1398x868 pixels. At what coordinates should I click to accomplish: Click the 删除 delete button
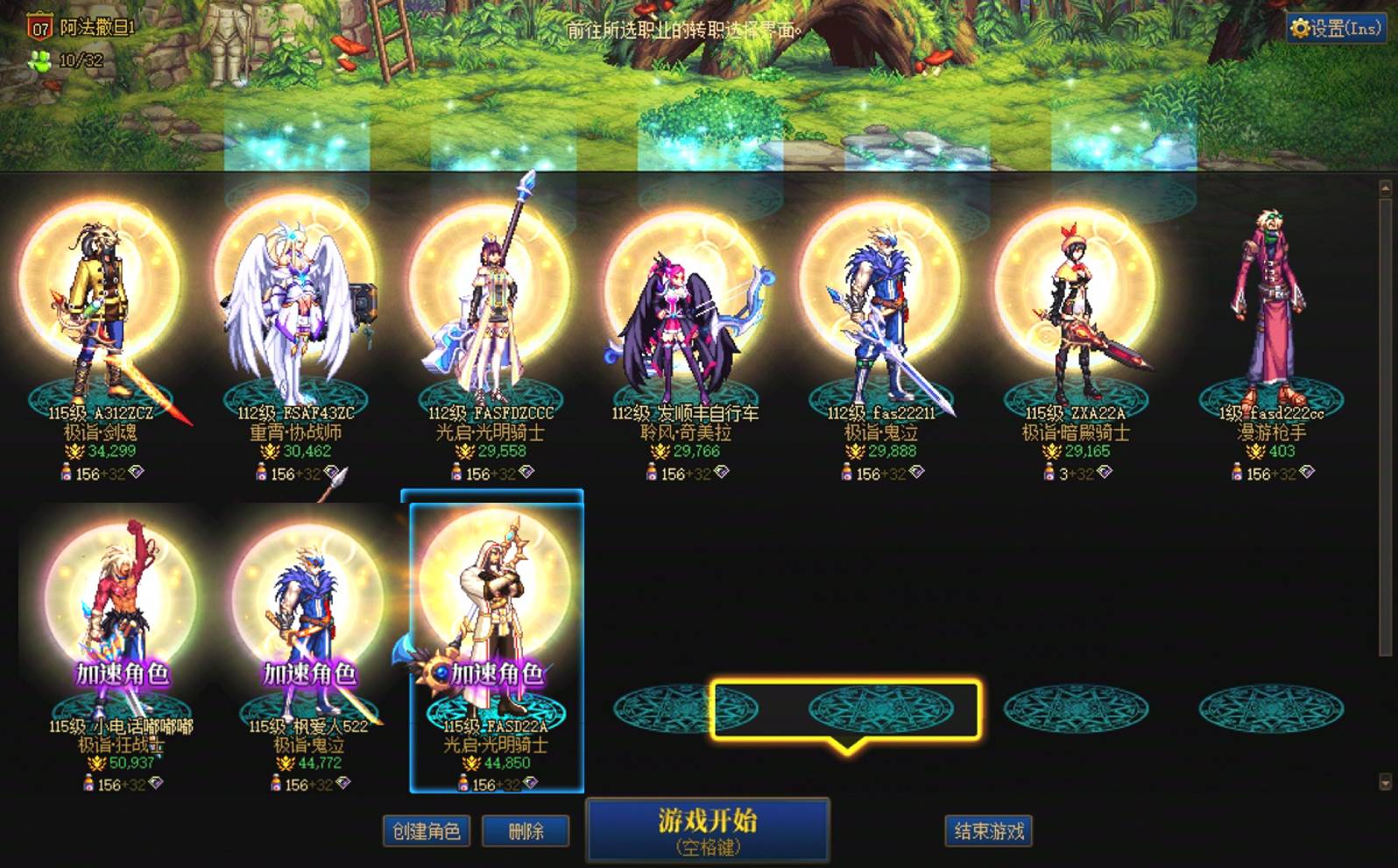(526, 830)
